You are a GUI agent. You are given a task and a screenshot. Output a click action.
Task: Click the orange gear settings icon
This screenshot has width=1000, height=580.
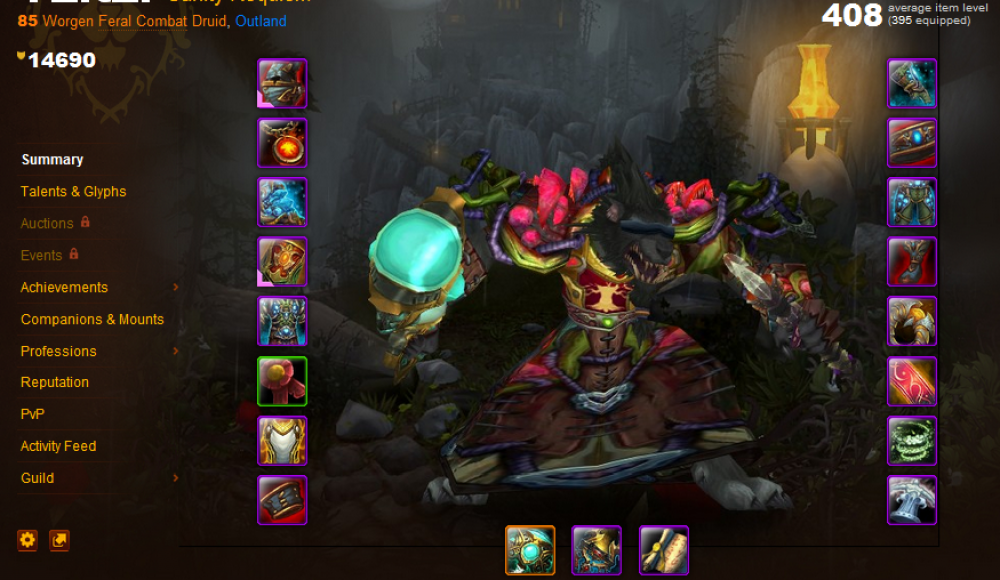27,540
